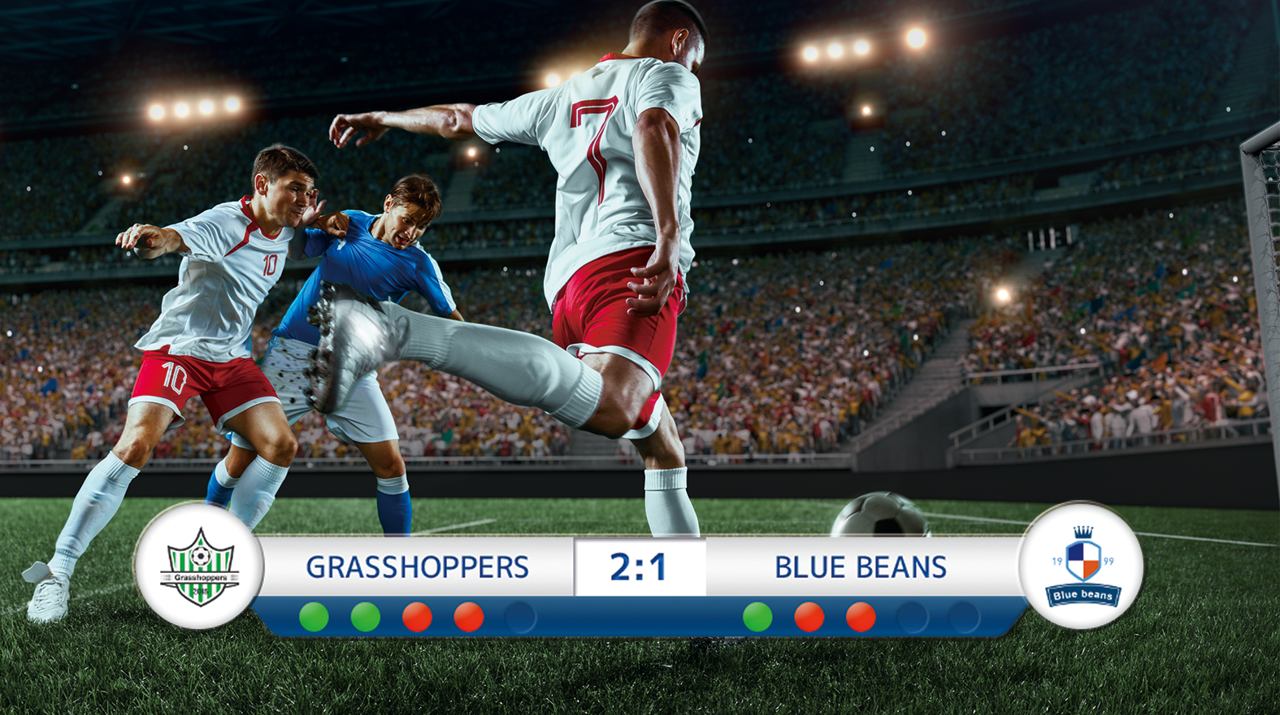Select the BLUE BEANS team name panel
Image resolution: width=1280 pixels, height=715 pixels.
860,567
